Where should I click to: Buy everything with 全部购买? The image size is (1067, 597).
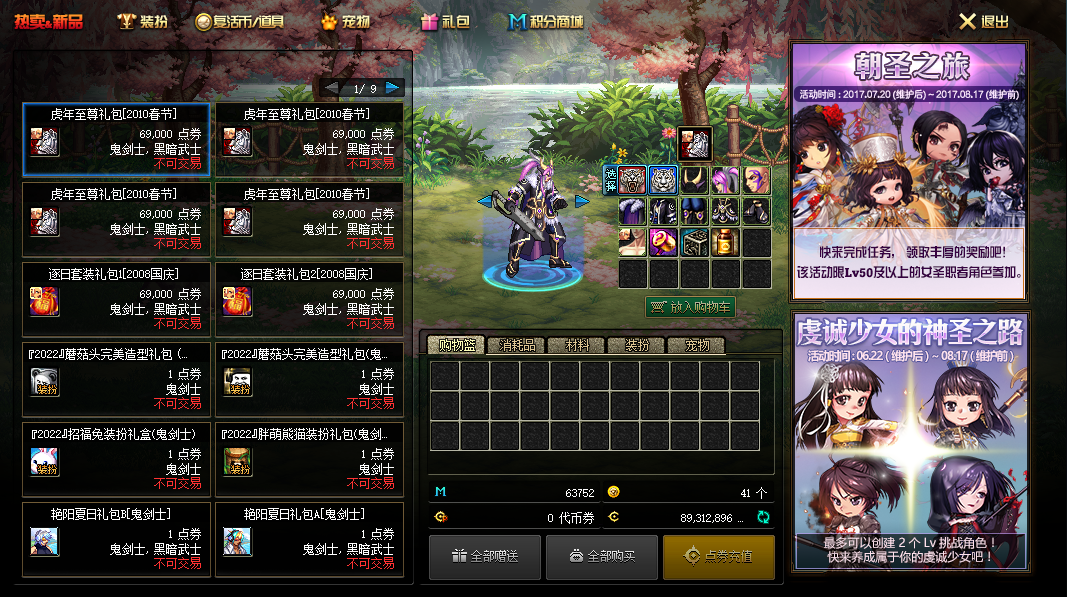point(602,556)
